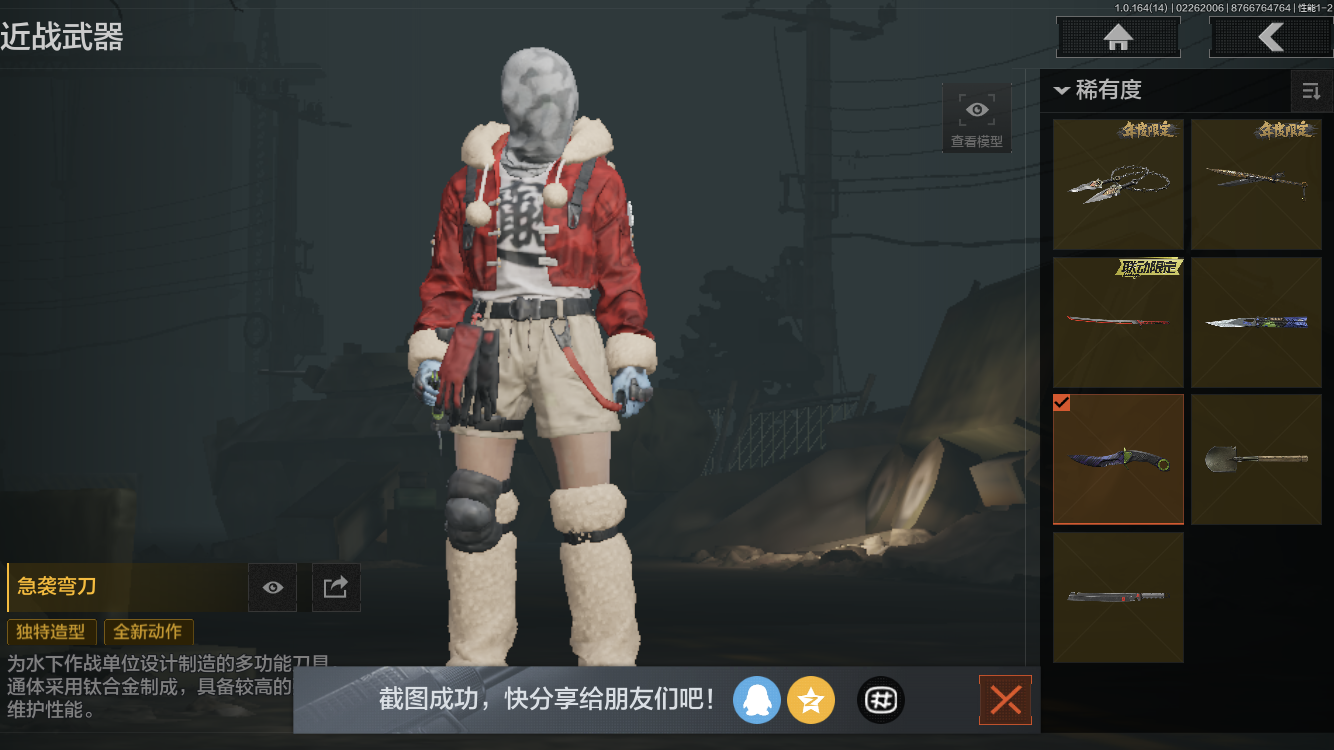
Task: Click the orange checkmark on equipped weapon
Action: click(1062, 403)
